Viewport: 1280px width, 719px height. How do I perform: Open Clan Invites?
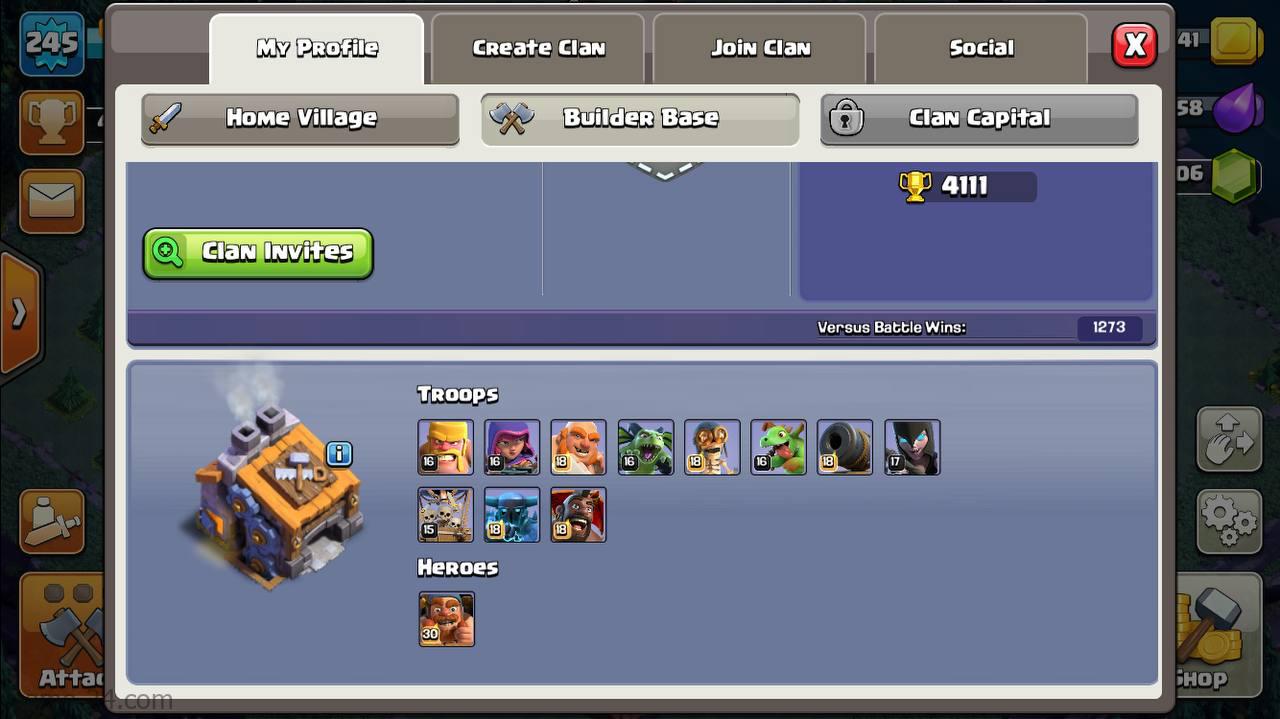coord(258,253)
